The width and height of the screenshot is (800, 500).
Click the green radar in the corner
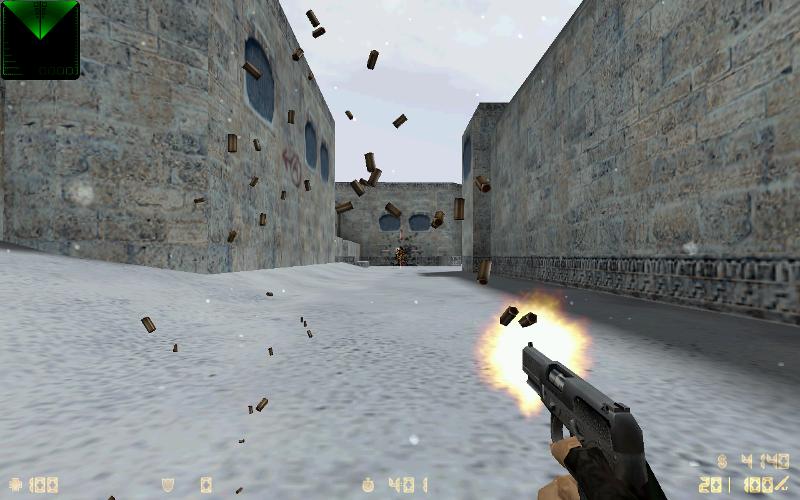tap(40, 38)
